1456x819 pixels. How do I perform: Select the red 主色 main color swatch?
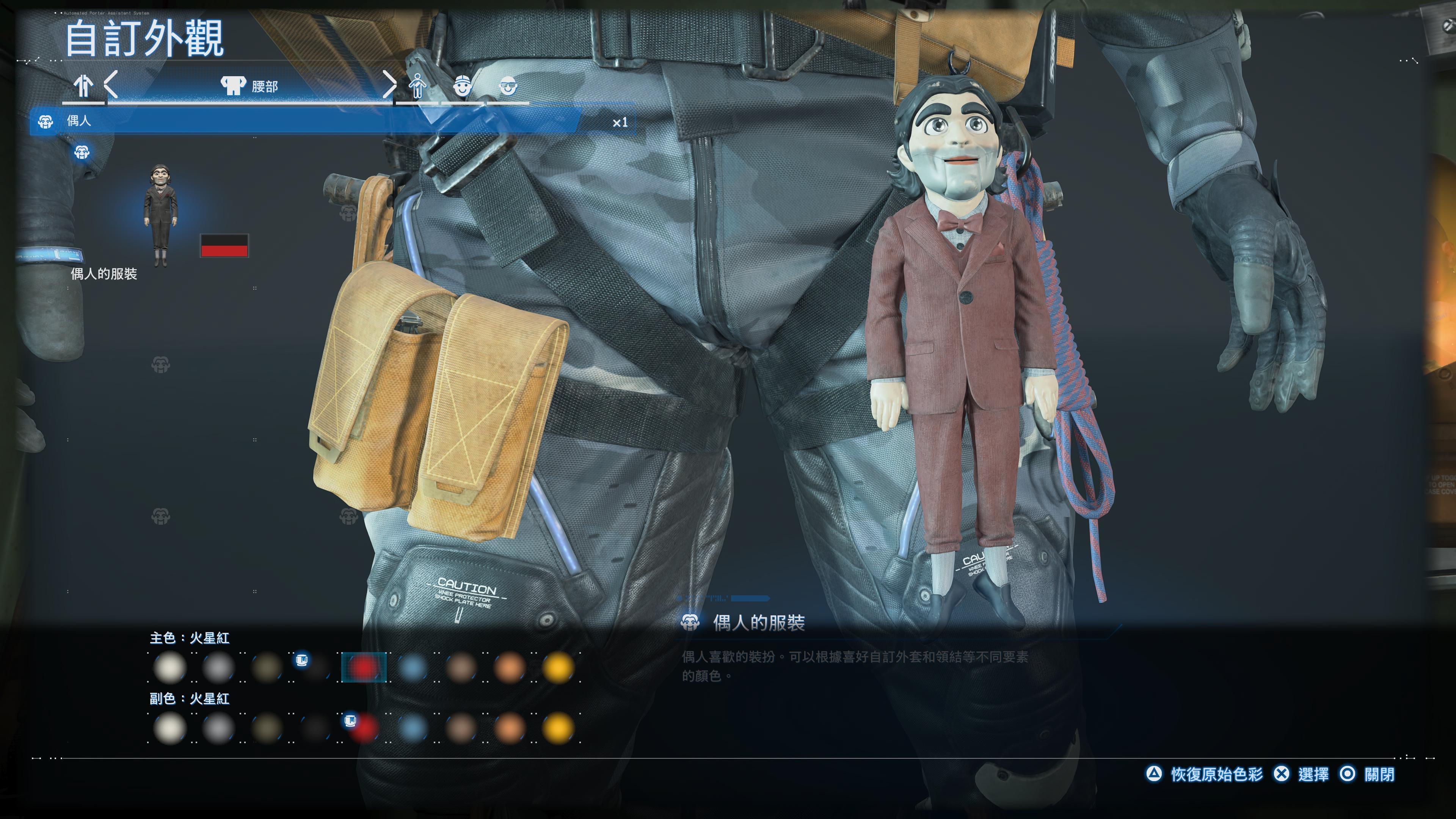pos(364,667)
